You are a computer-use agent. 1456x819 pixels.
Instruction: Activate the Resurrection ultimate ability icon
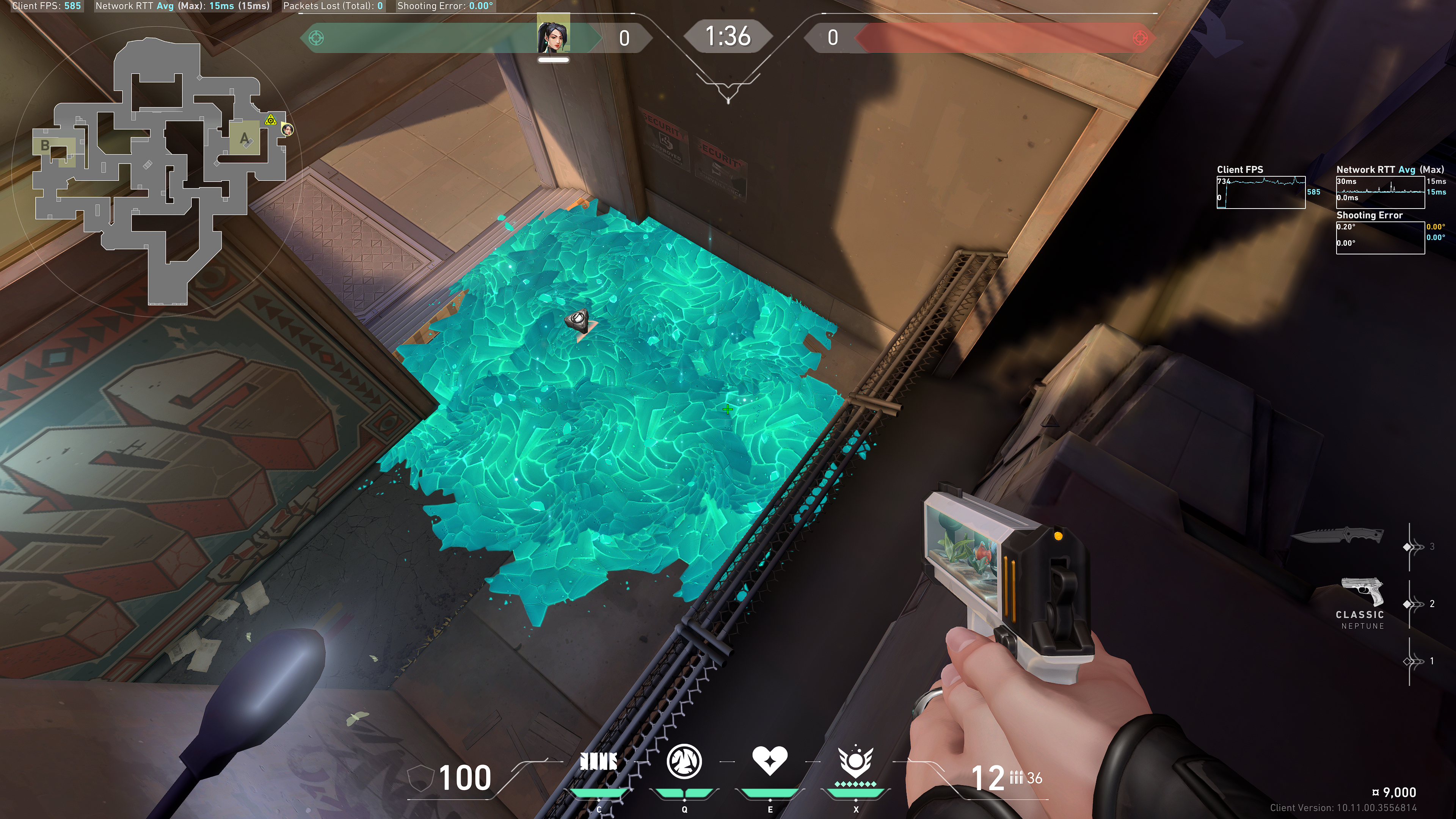[x=856, y=761]
